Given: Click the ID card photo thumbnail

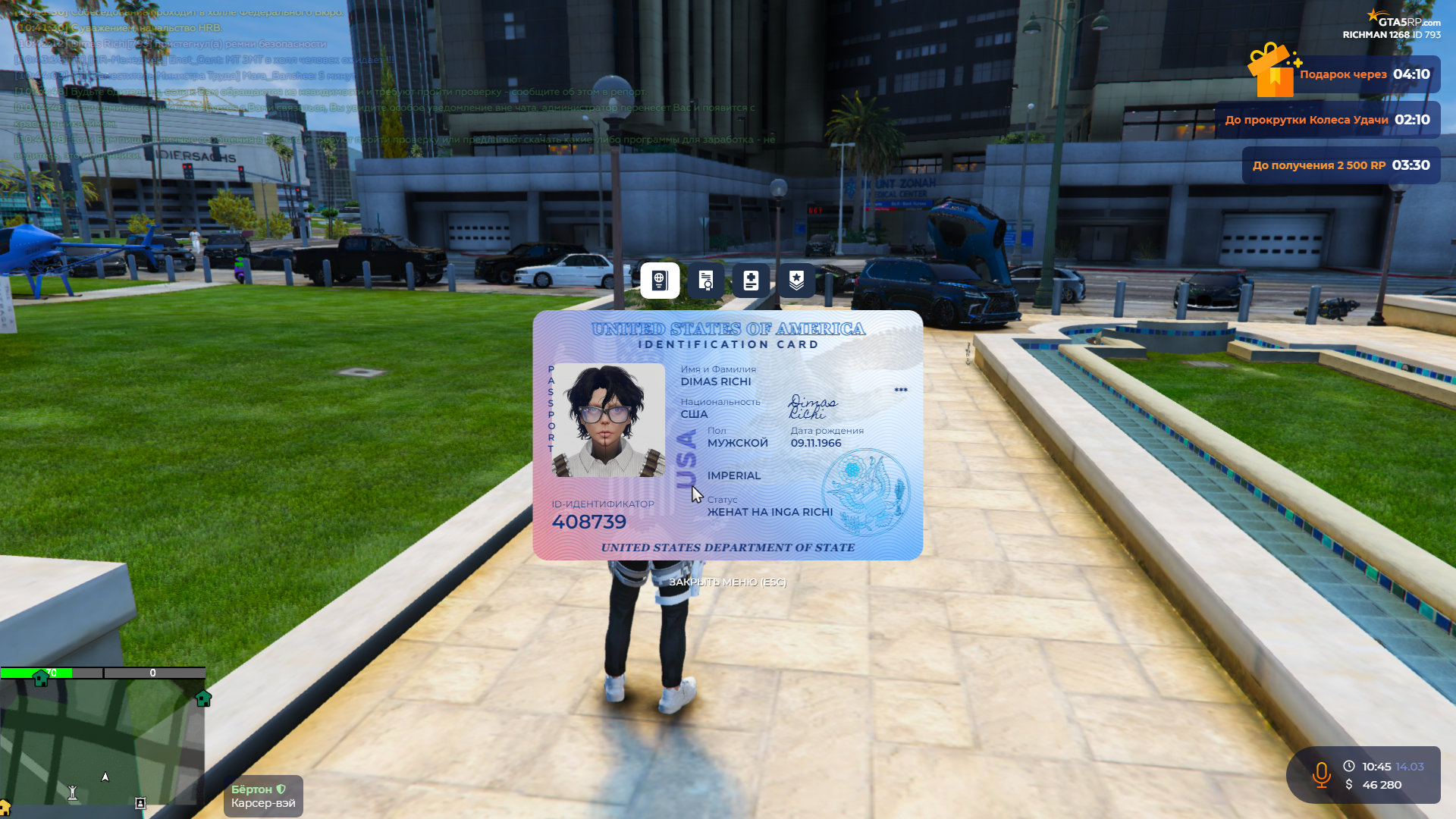Looking at the screenshot, I should 608,420.
